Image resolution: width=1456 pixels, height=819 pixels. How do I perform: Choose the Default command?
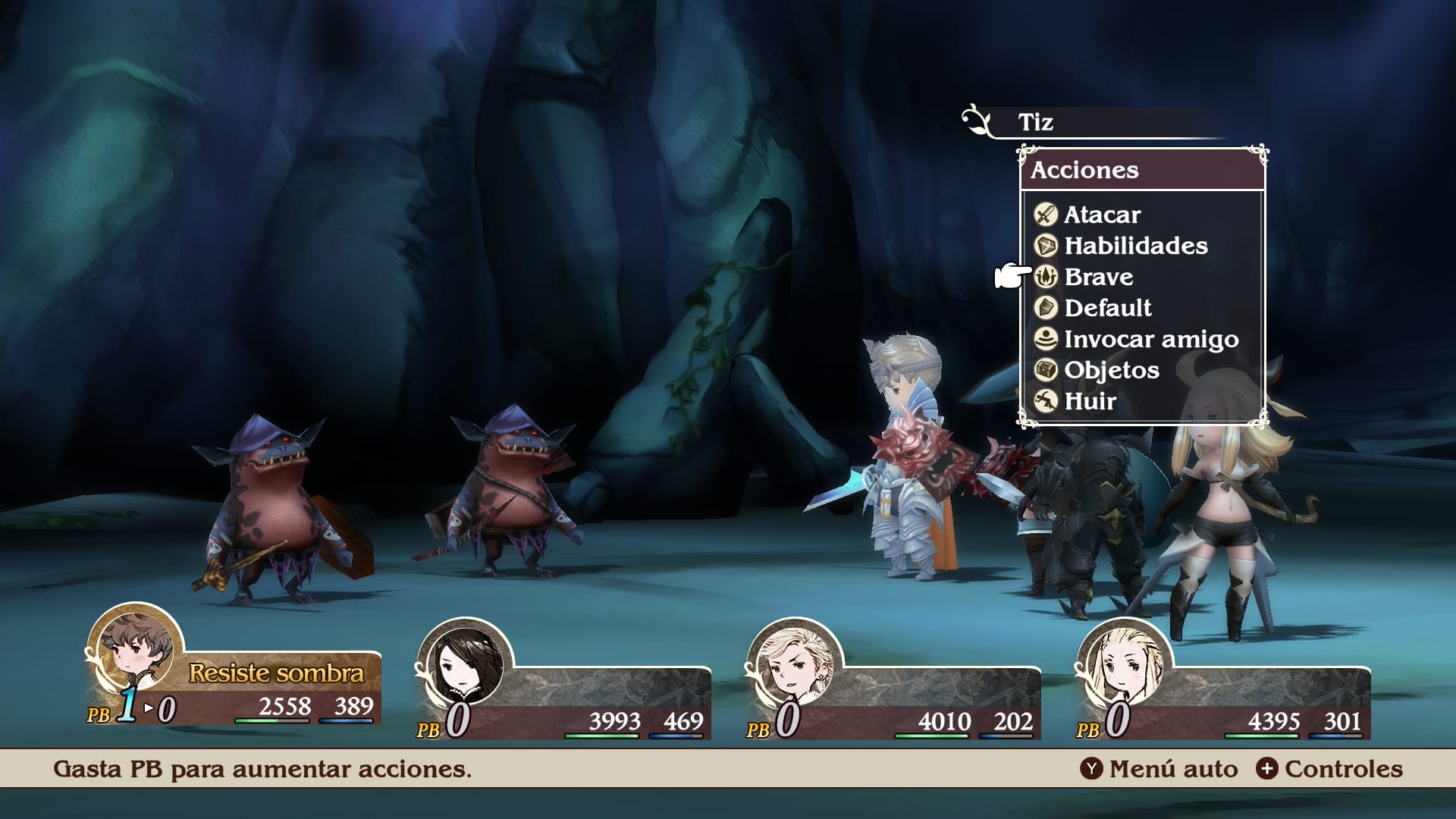(x=1108, y=308)
